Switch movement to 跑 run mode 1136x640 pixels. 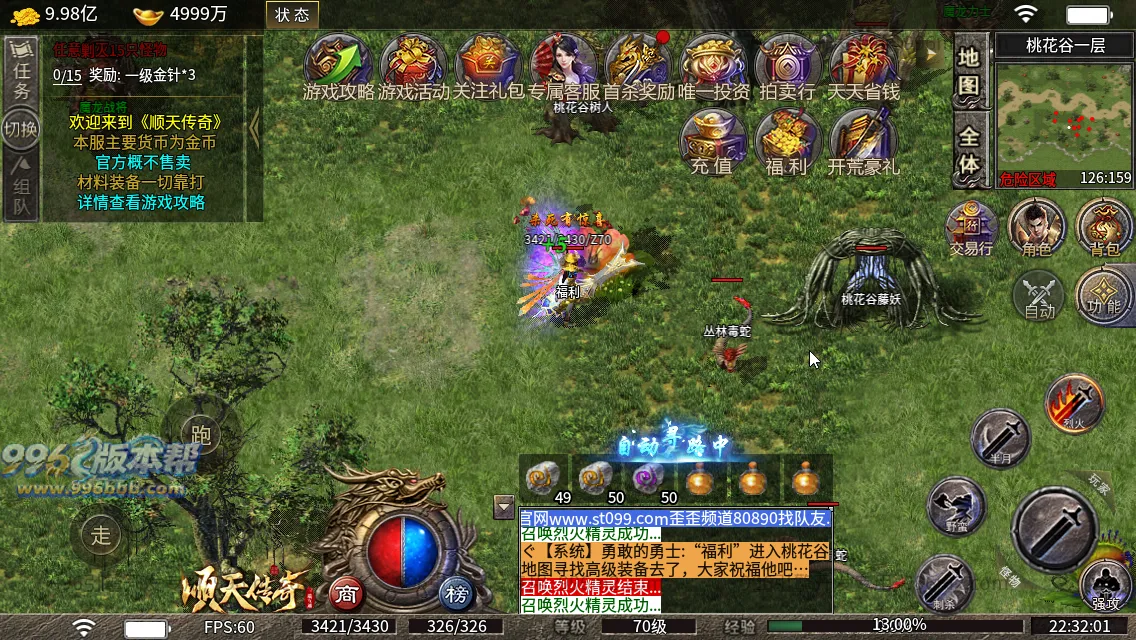201,435
